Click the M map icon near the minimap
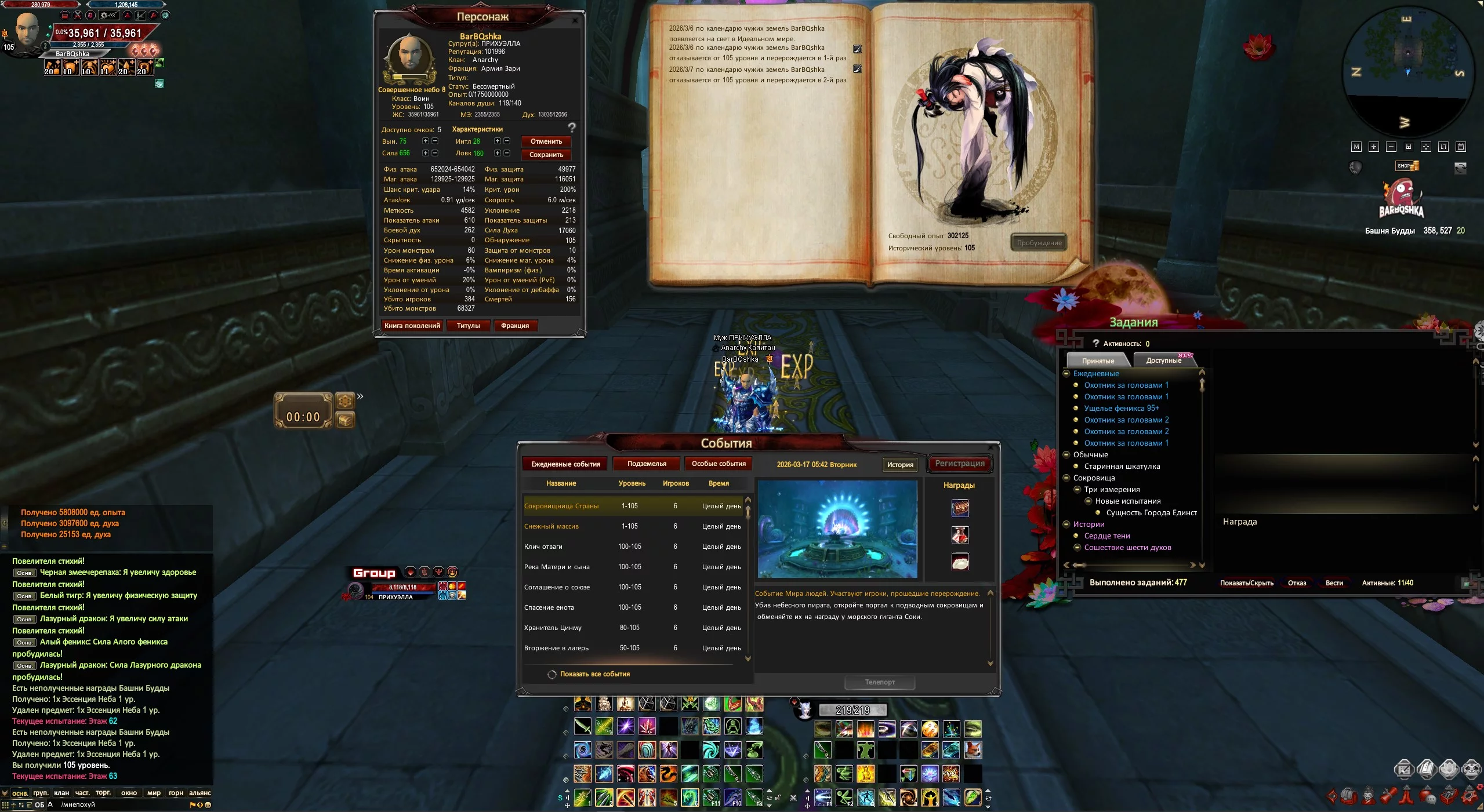 click(1357, 147)
